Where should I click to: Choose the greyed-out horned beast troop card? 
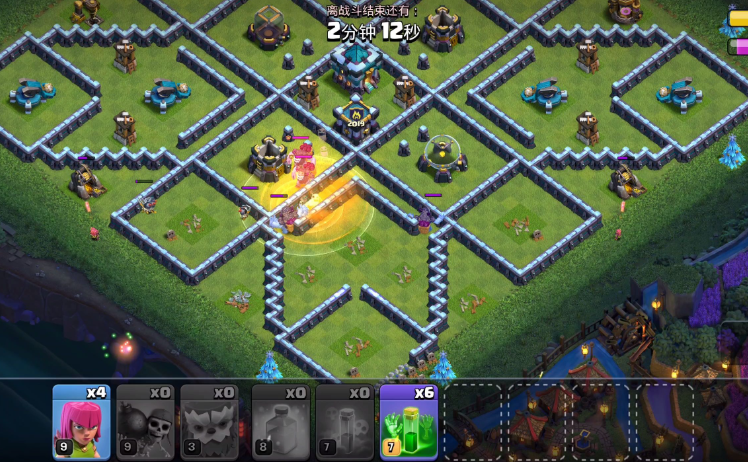(x=209, y=421)
